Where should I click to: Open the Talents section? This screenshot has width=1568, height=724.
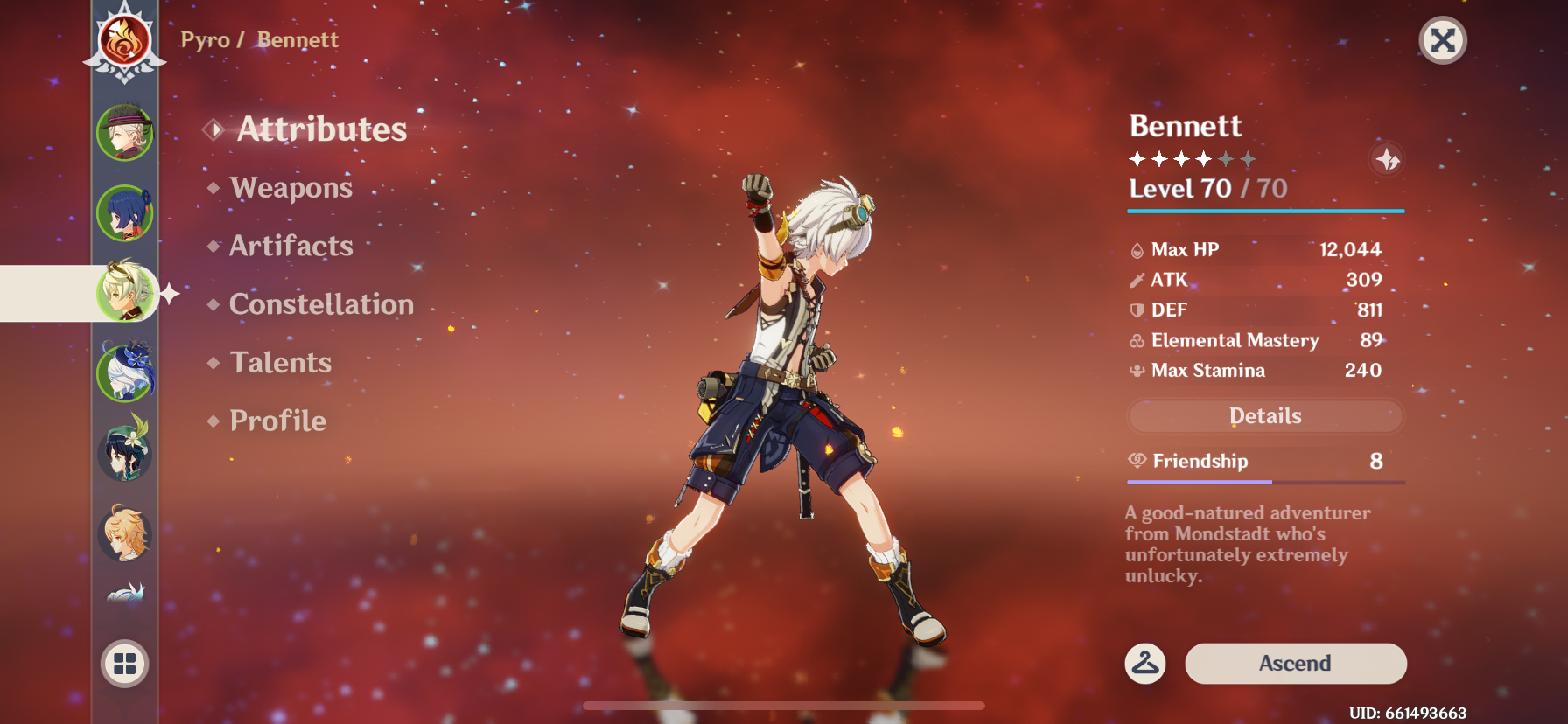click(x=280, y=362)
